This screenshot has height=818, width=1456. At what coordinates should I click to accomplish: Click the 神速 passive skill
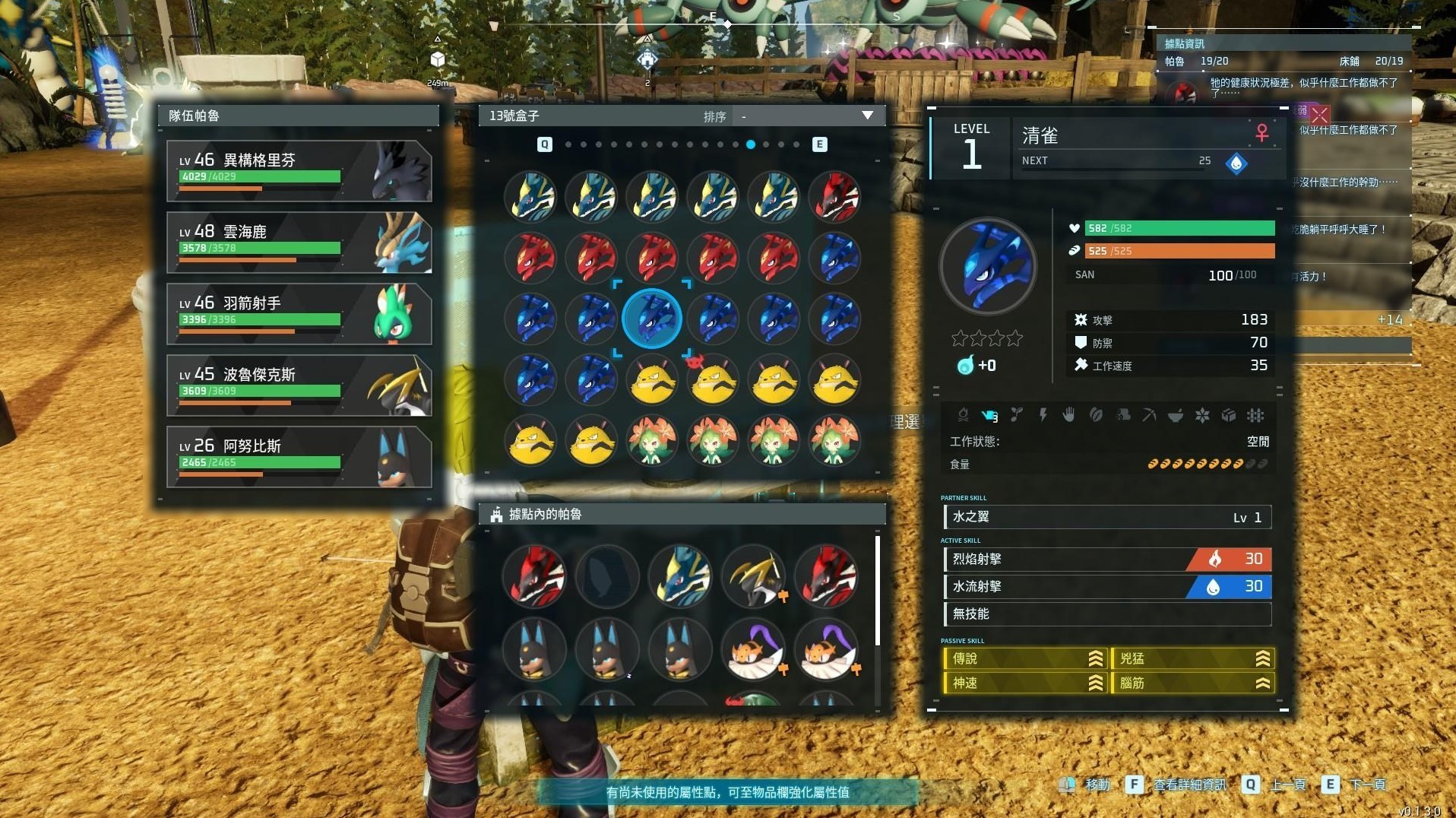tap(1024, 683)
